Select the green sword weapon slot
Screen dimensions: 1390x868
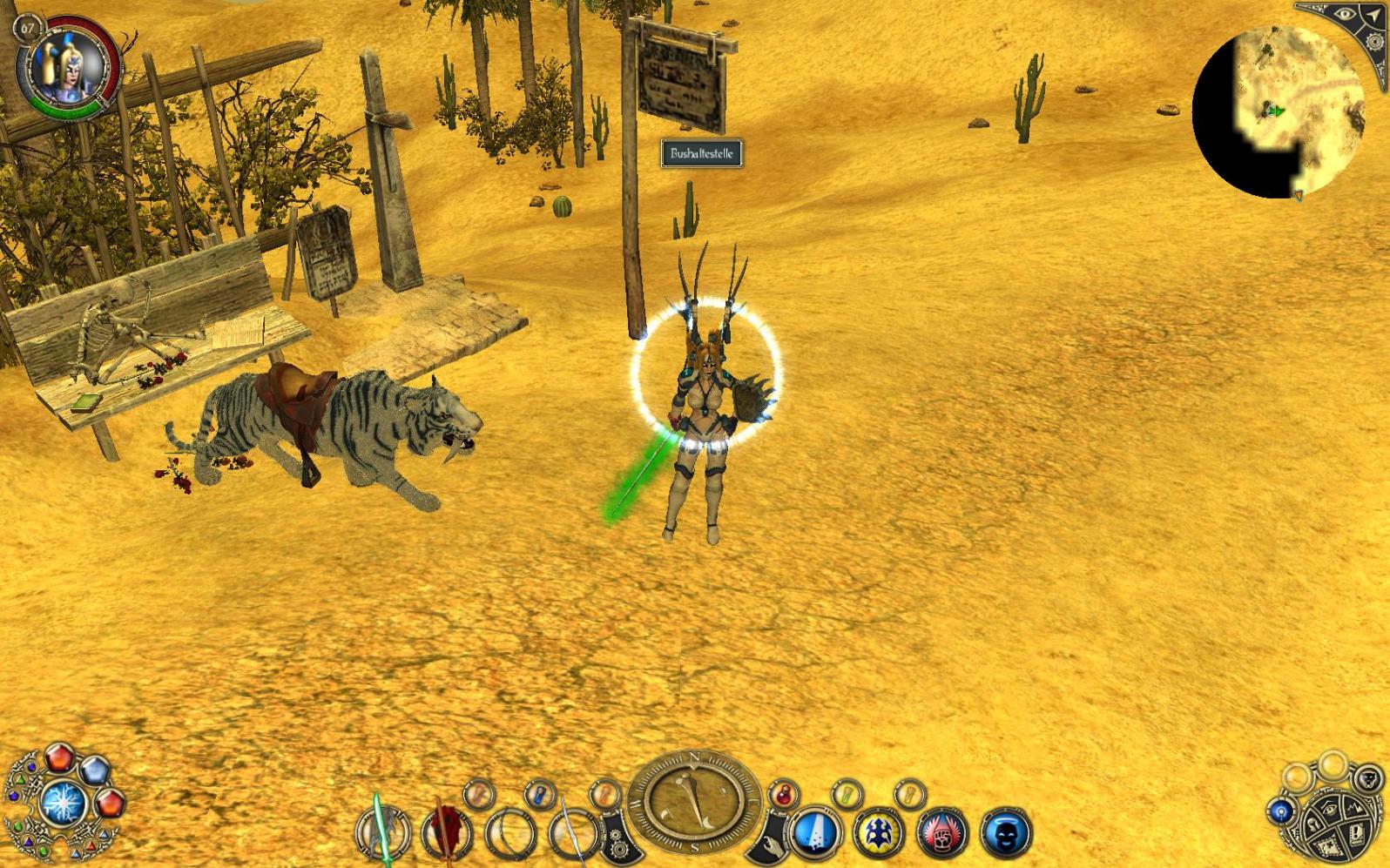point(382,831)
